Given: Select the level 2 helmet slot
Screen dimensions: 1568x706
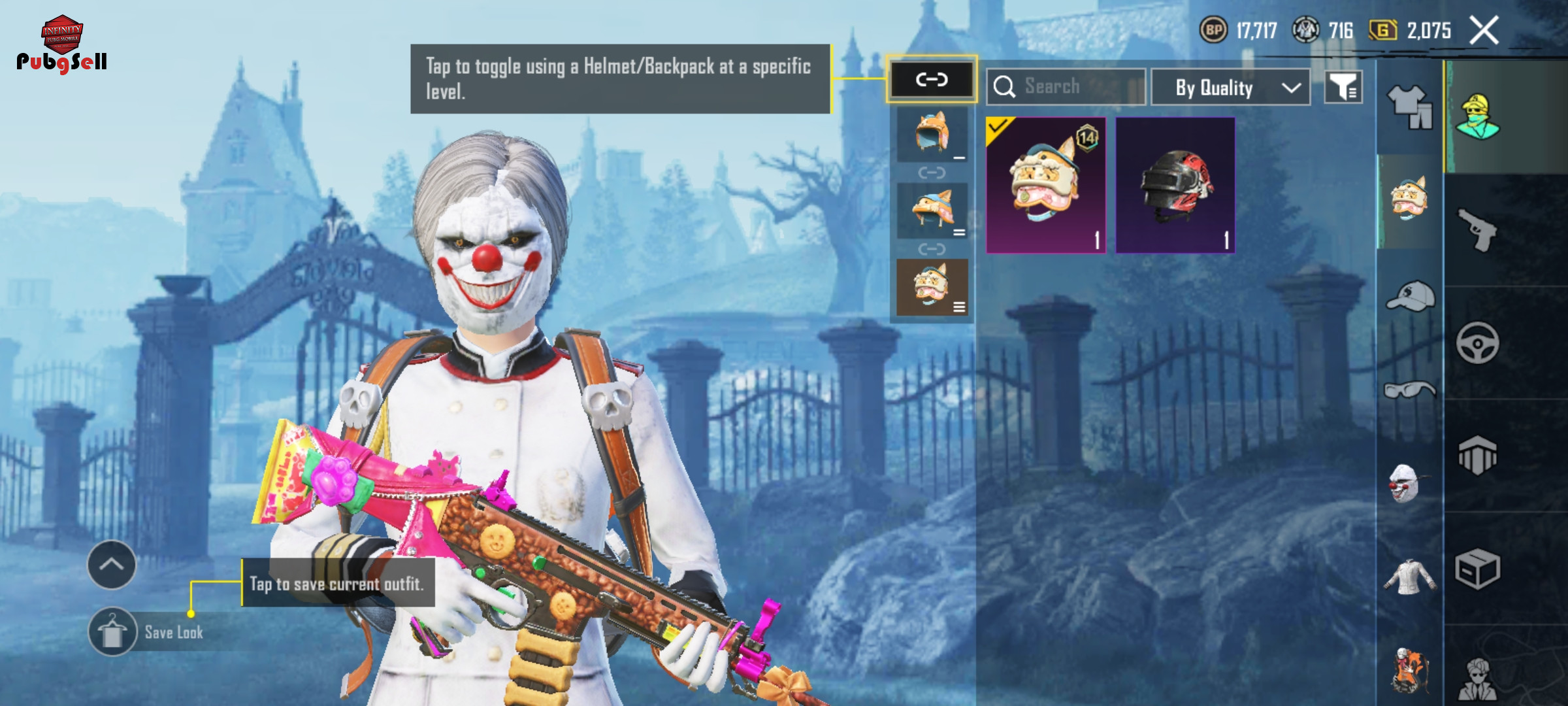Looking at the screenshot, I should click(932, 210).
